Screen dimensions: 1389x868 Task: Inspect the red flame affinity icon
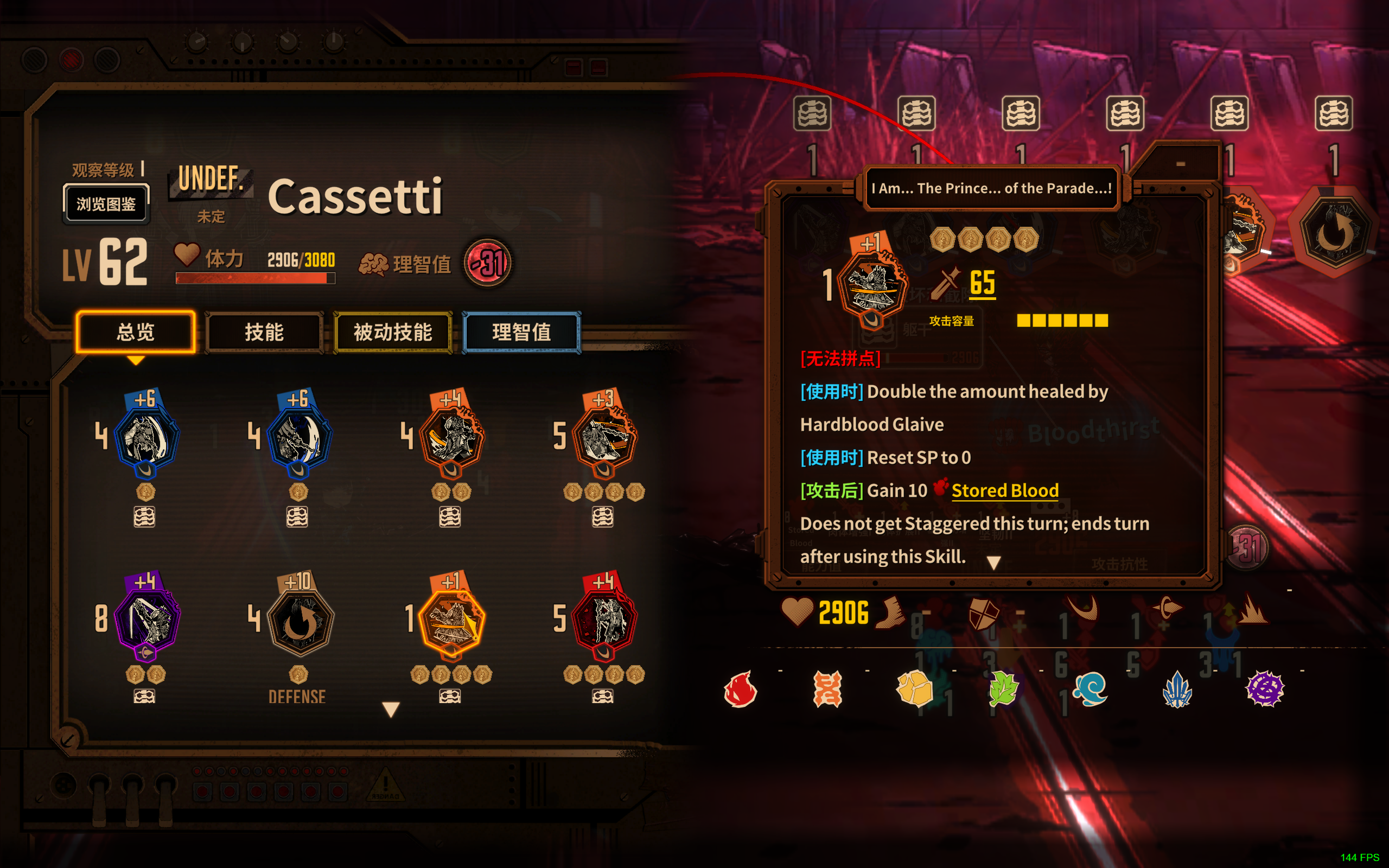[741, 688]
